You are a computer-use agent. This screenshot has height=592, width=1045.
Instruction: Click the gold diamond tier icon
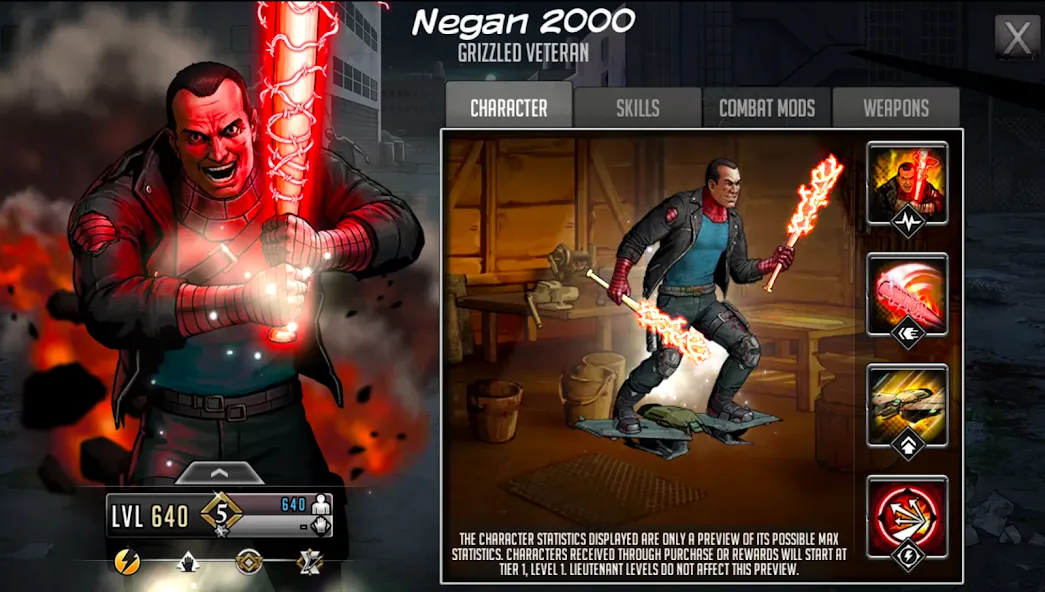point(248,562)
